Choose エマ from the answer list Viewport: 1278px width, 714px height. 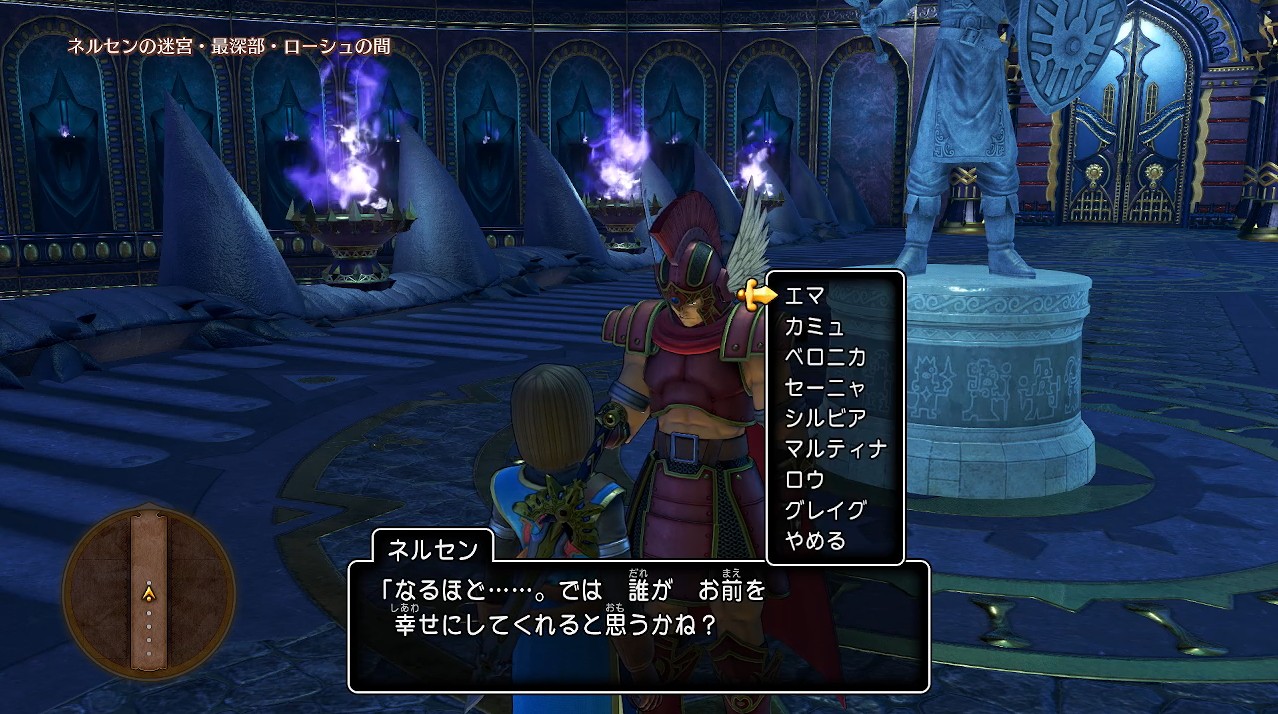point(804,295)
